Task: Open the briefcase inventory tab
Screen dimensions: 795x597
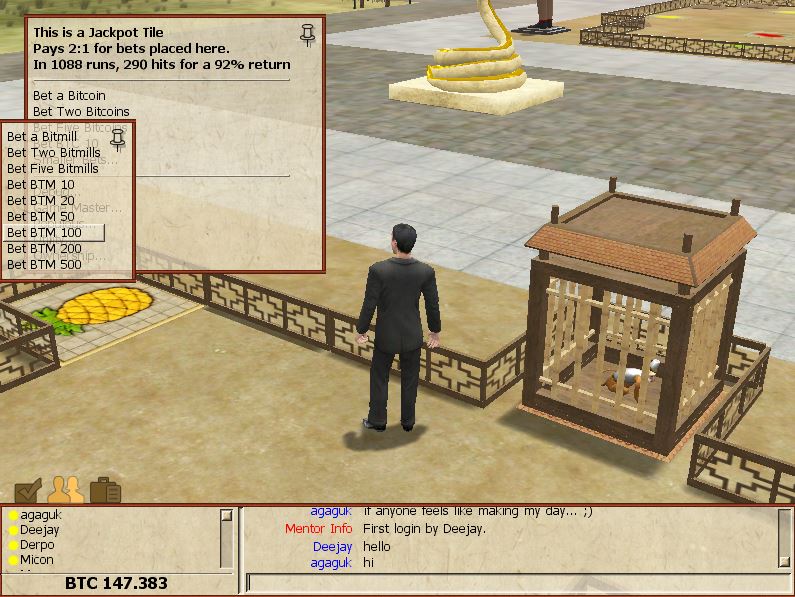Action: click(x=105, y=490)
